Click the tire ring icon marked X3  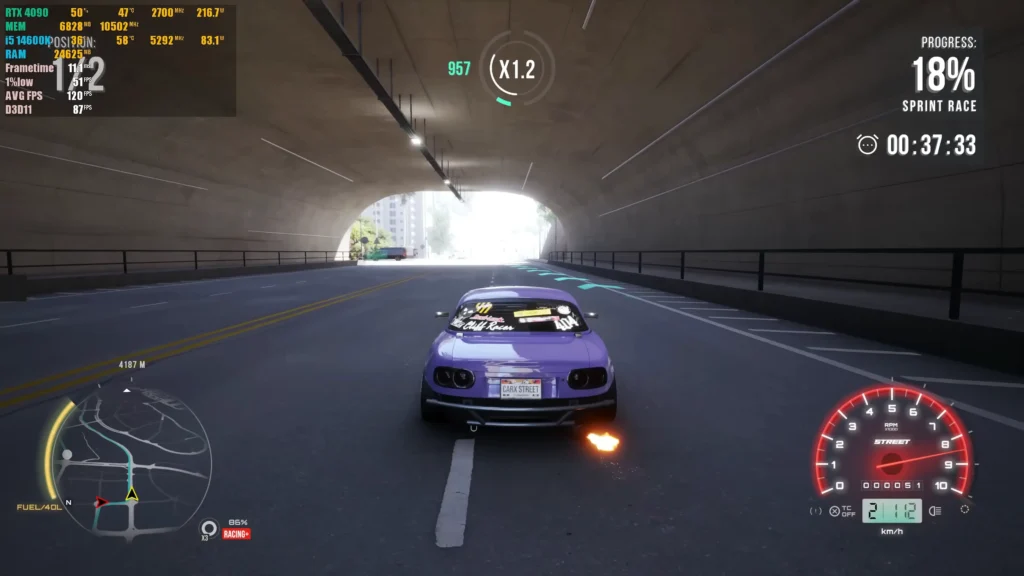[209, 527]
